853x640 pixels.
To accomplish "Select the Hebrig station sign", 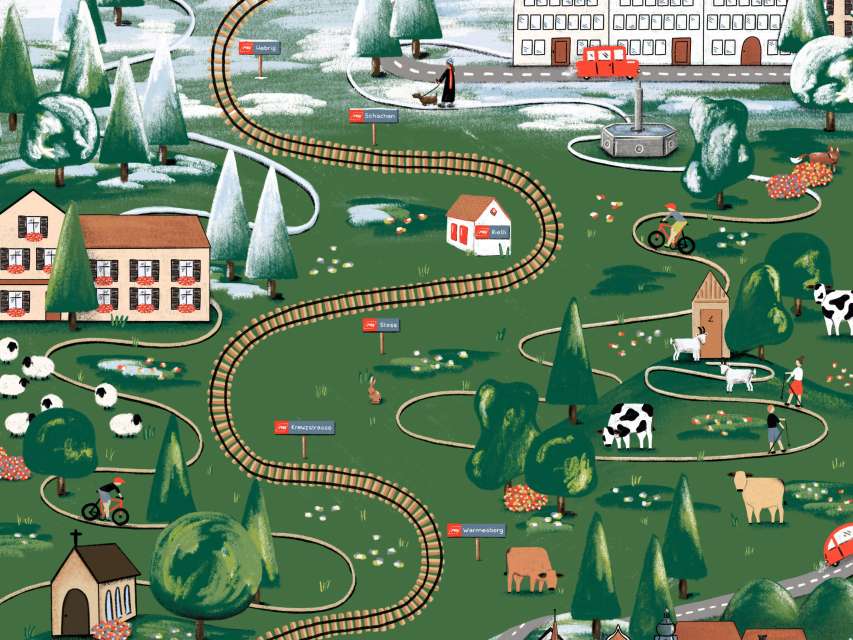I will tap(259, 47).
